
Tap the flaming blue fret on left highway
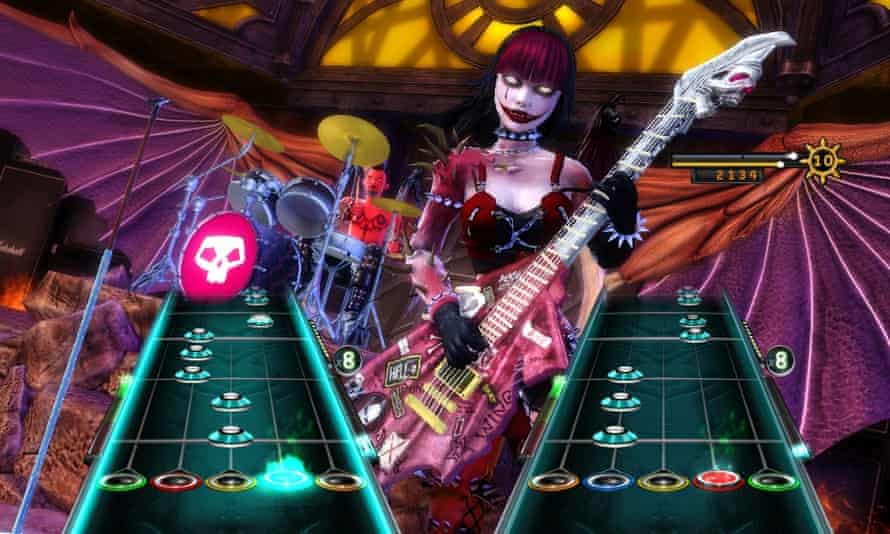(x=284, y=479)
